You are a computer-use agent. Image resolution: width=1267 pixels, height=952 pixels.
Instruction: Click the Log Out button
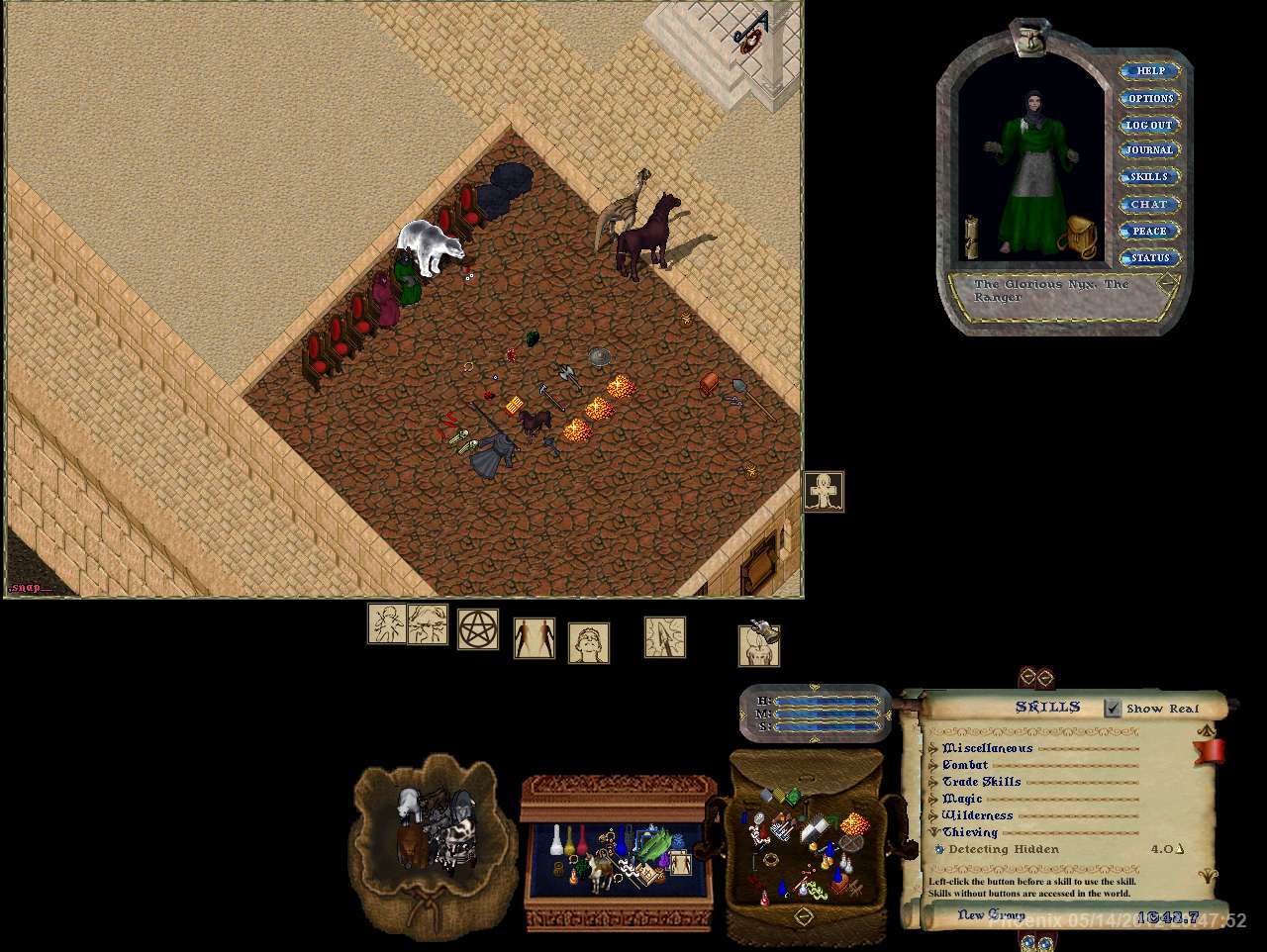click(x=1148, y=125)
